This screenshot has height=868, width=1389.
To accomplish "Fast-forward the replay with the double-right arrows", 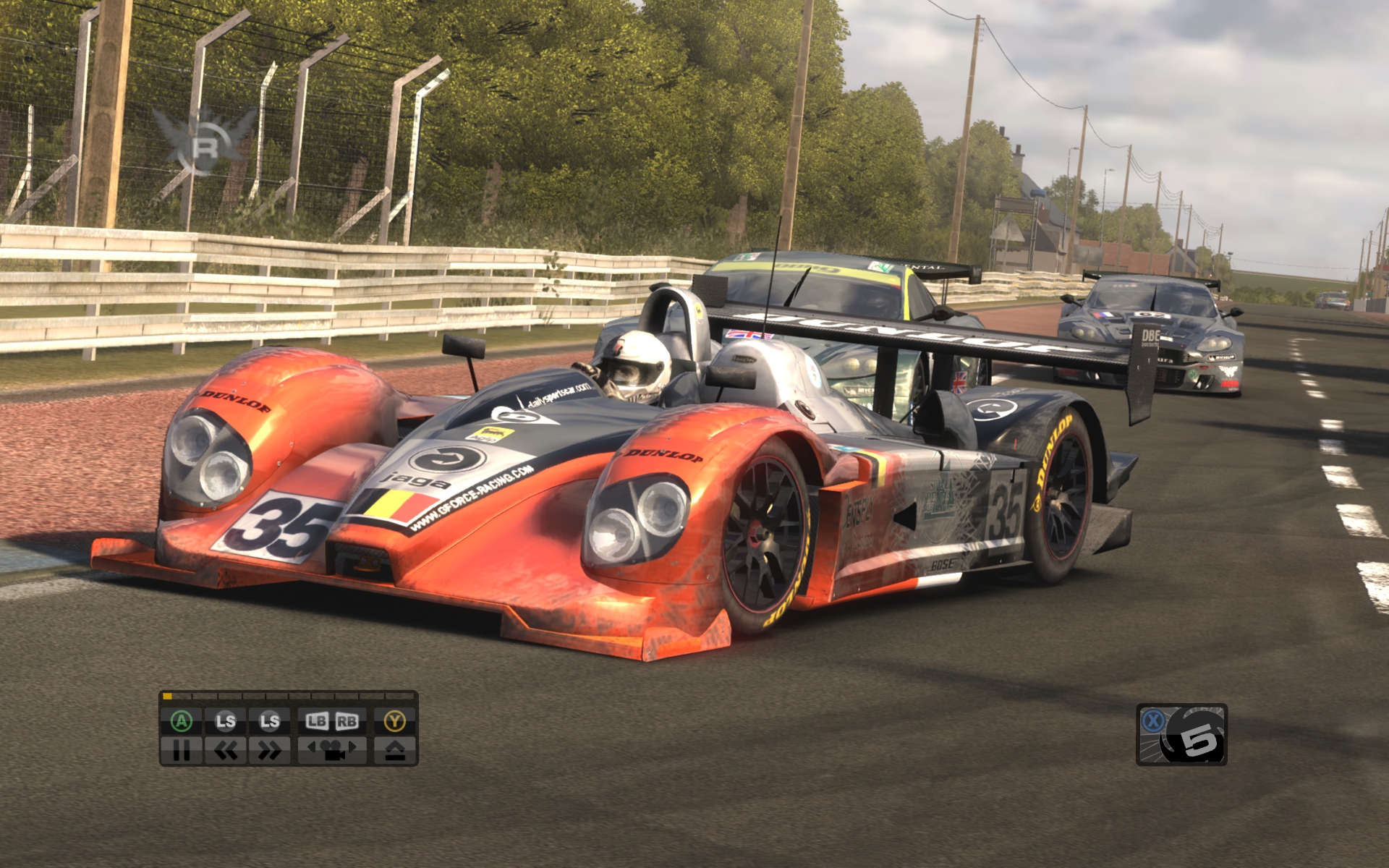I will point(269,751).
